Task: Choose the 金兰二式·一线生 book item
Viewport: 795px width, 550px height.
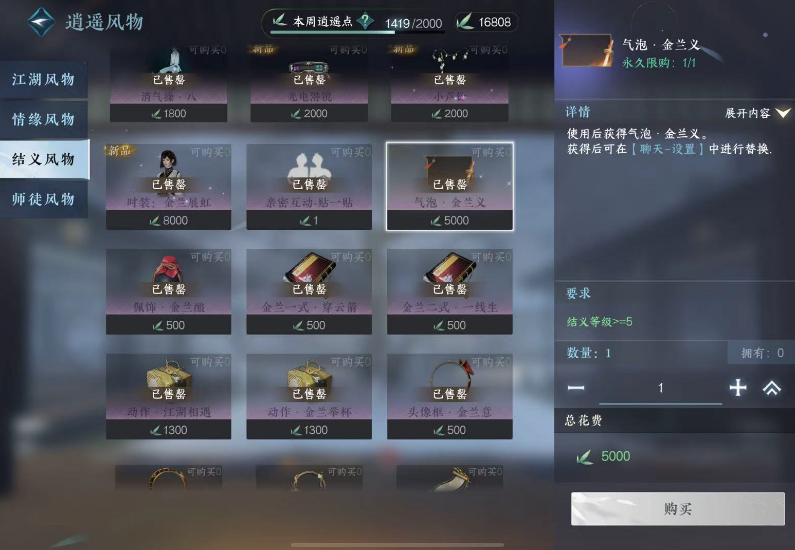Action: coord(450,290)
